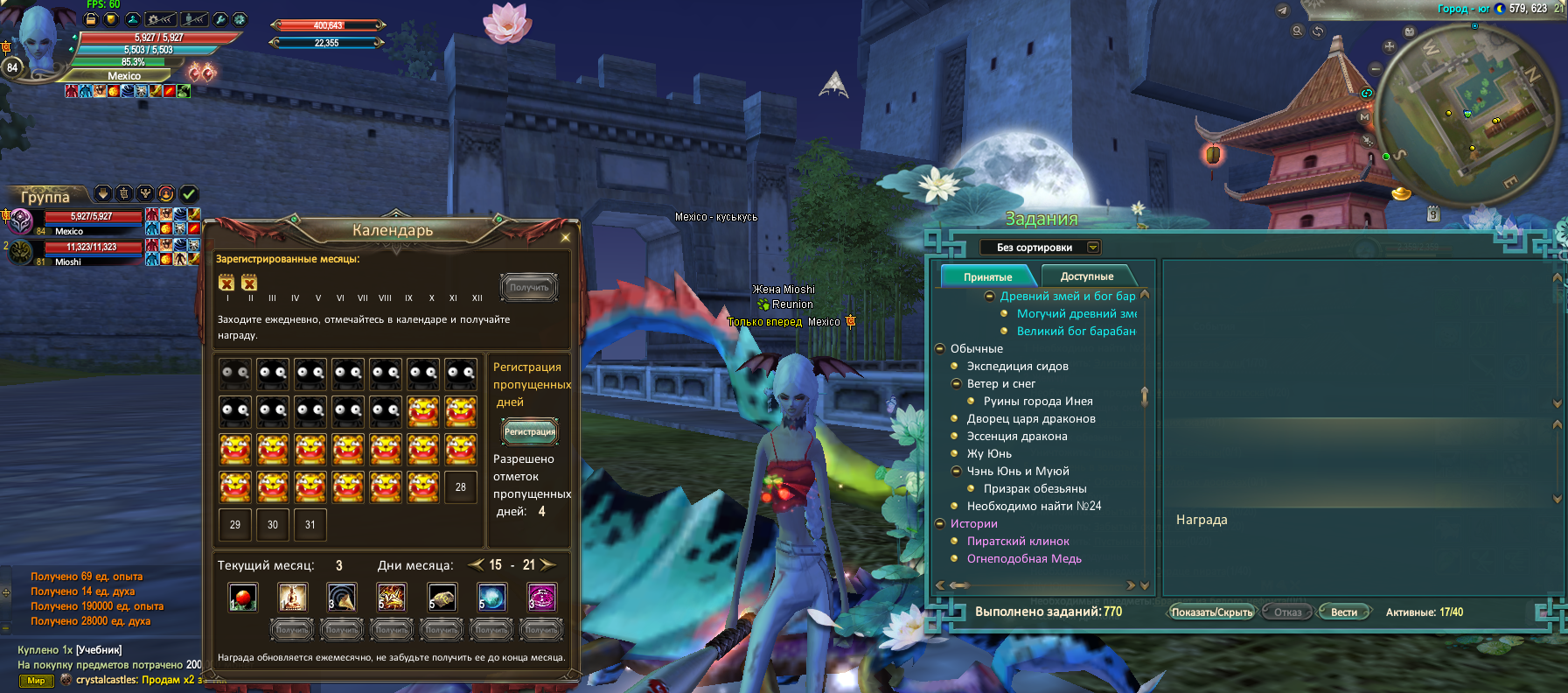Select the quest Экспедиция сидов
The image size is (1568, 693).
(x=1017, y=367)
